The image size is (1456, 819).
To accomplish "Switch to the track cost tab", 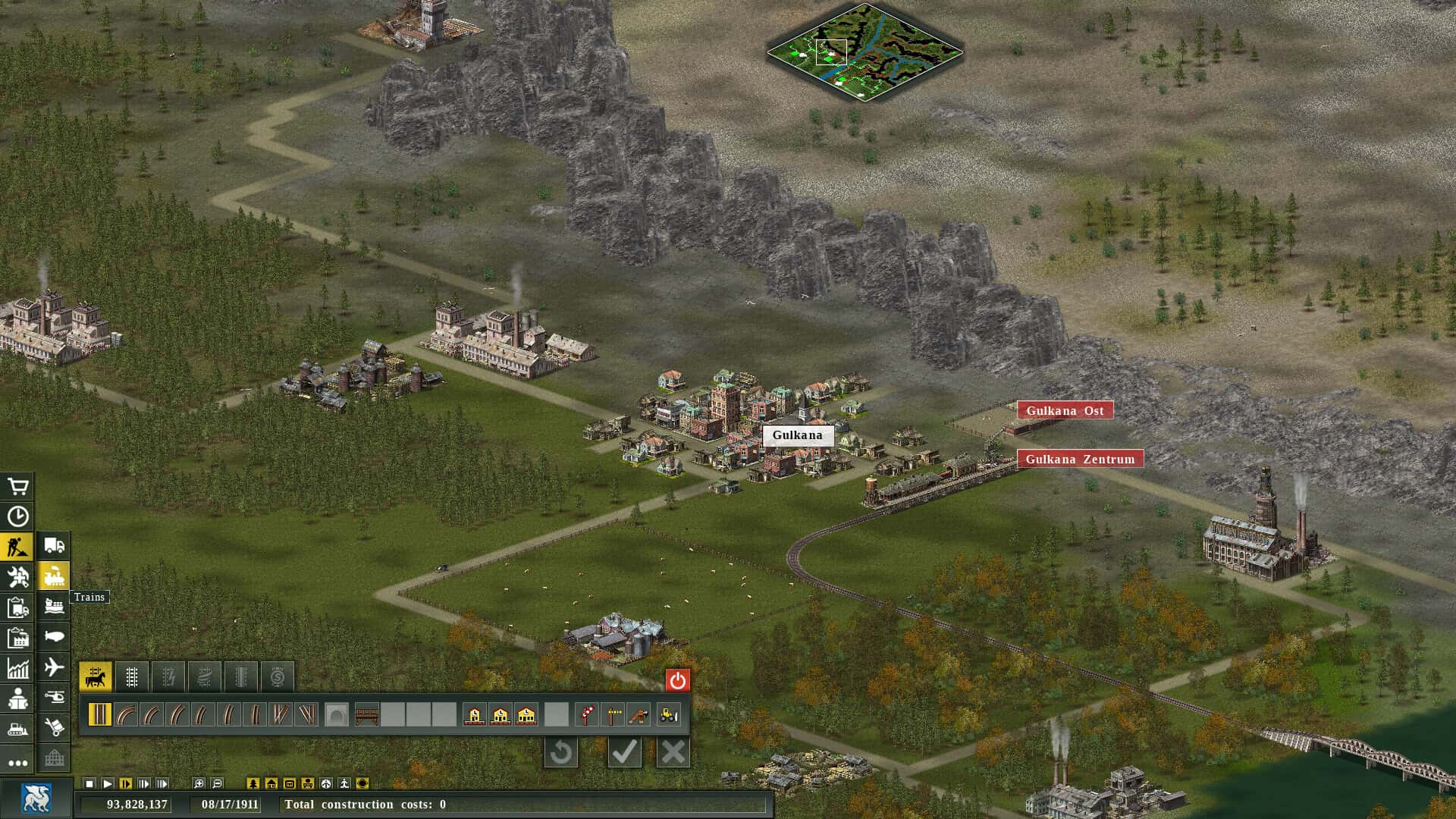I will tap(276, 676).
